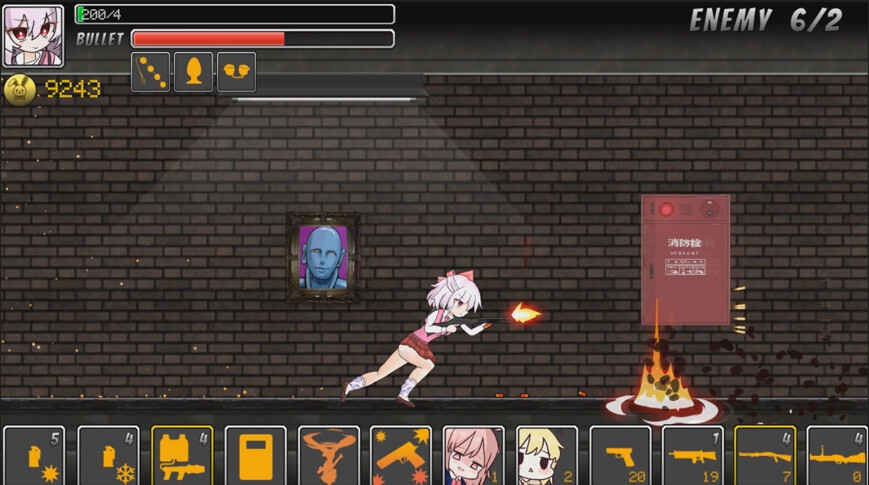This screenshot has width=869, height=485.
Task: Click the egg-shaped item icon
Action: (x=193, y=72)
